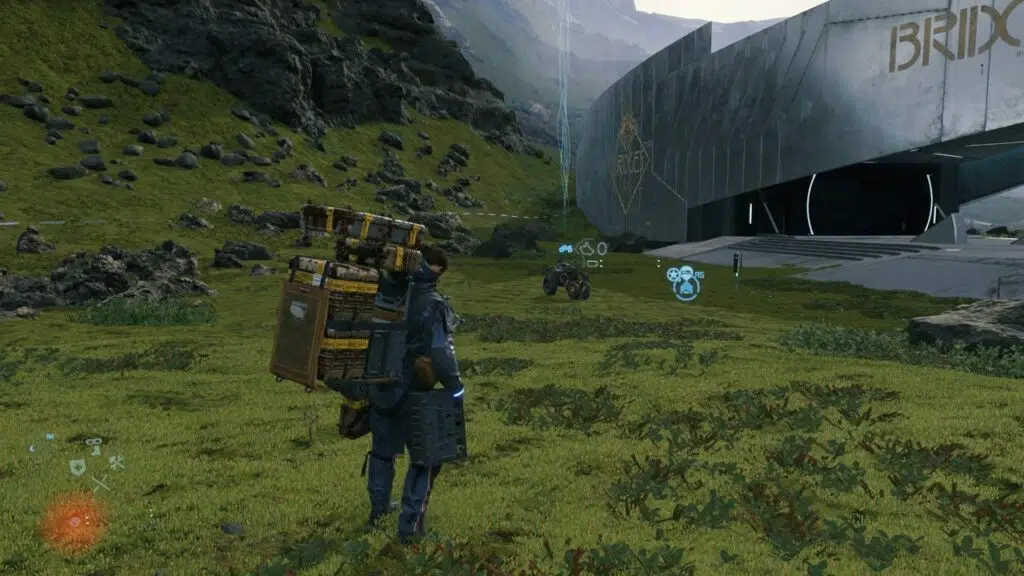The image size is (1024, 576).
Task: Click the orange Odradek scanner indicator
Action: (x=74, y=521)
